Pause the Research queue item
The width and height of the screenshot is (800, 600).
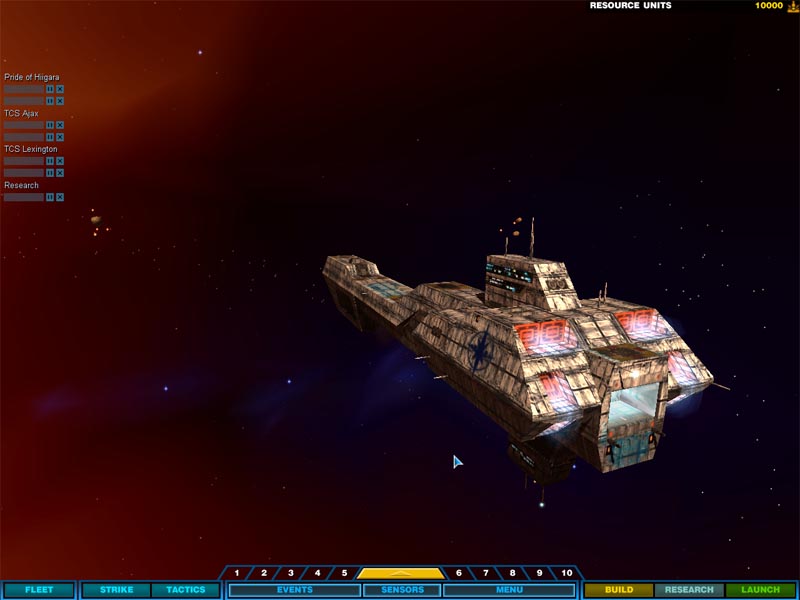pos(50,197)
